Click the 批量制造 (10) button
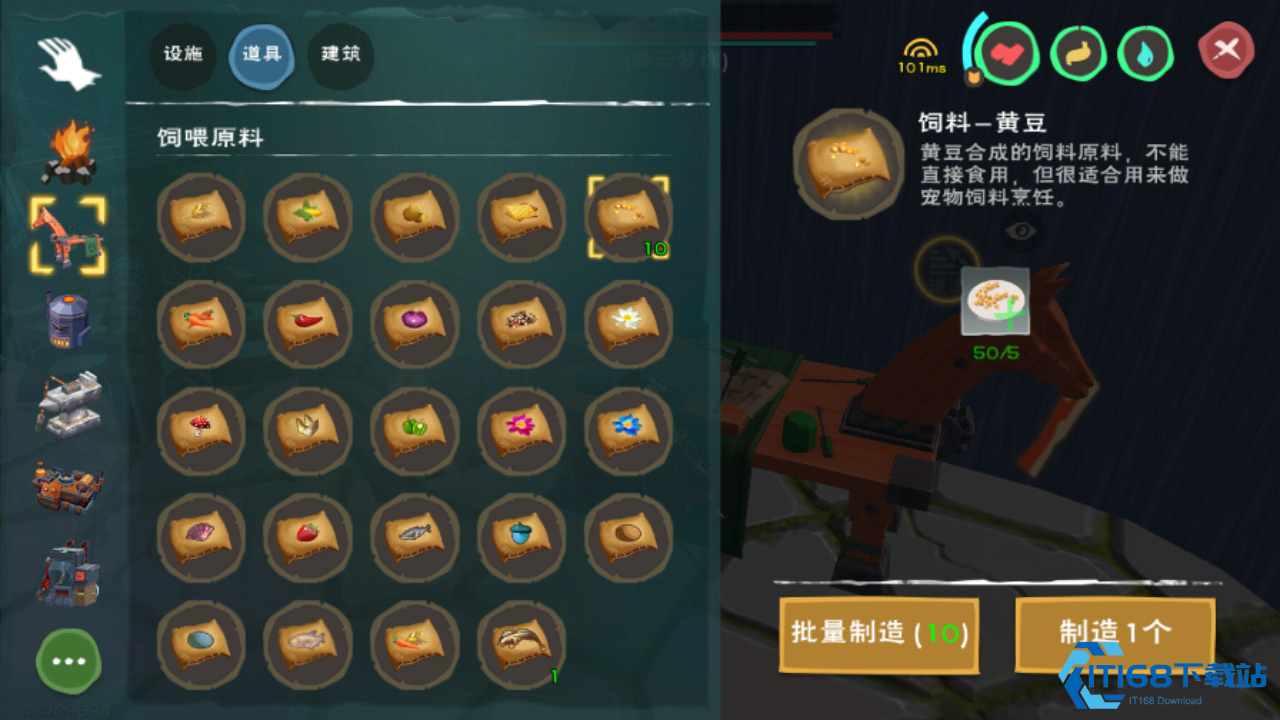Viewport: 1280px width, 720px height. pyautogui.click(x=878, y=636)
